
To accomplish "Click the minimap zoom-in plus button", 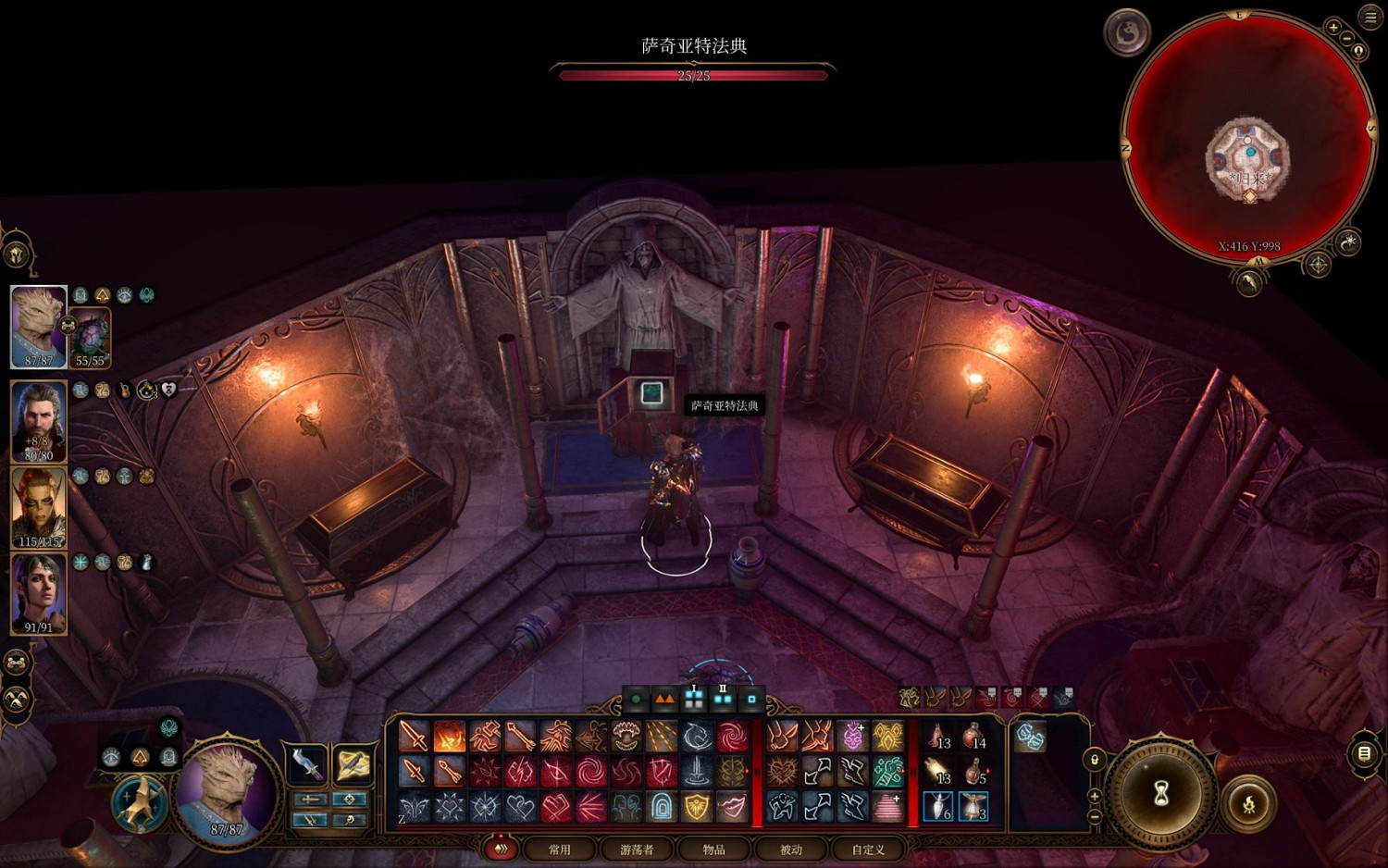I will coord(1333,28).
